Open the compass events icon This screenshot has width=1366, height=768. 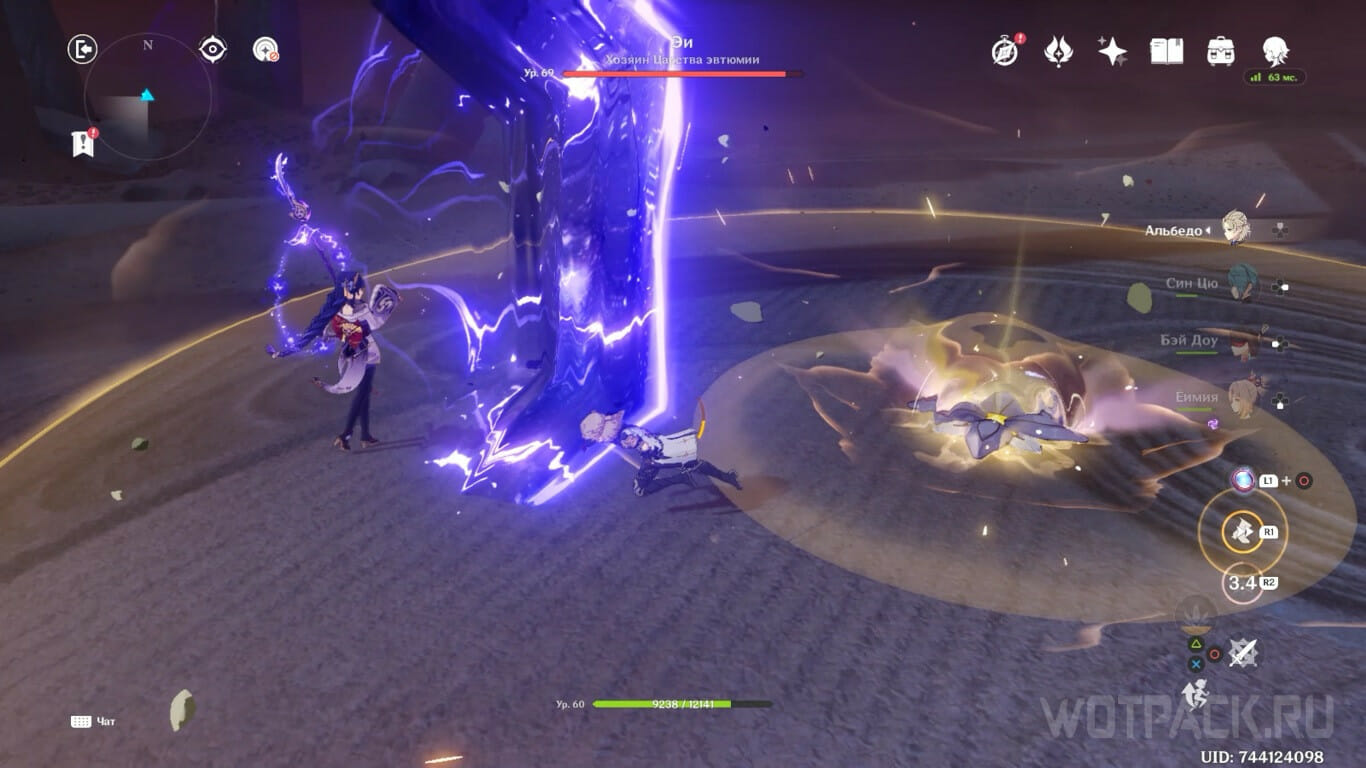[x=1005, y=50]
